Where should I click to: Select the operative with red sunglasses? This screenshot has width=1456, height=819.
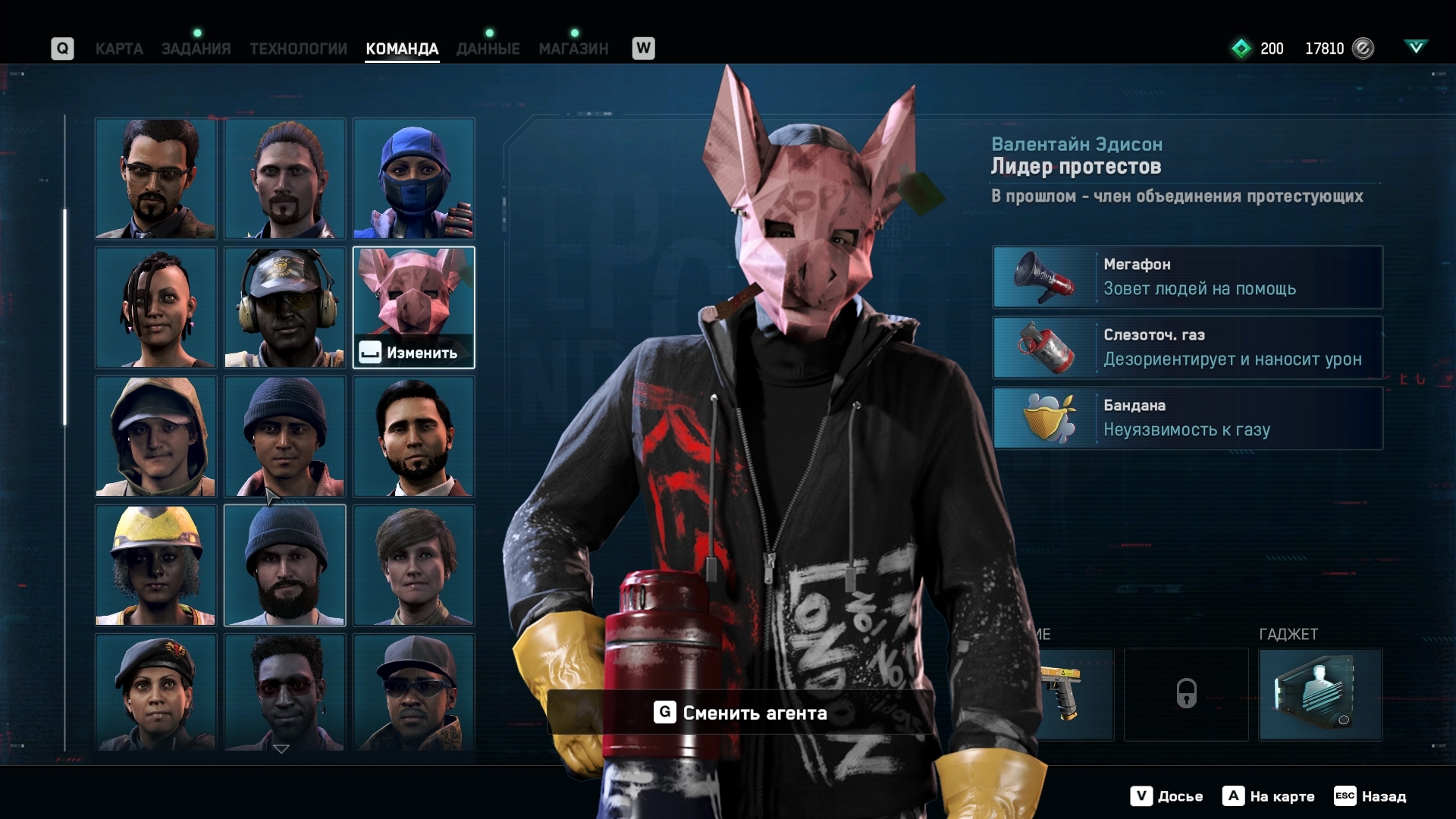[284, 692]
